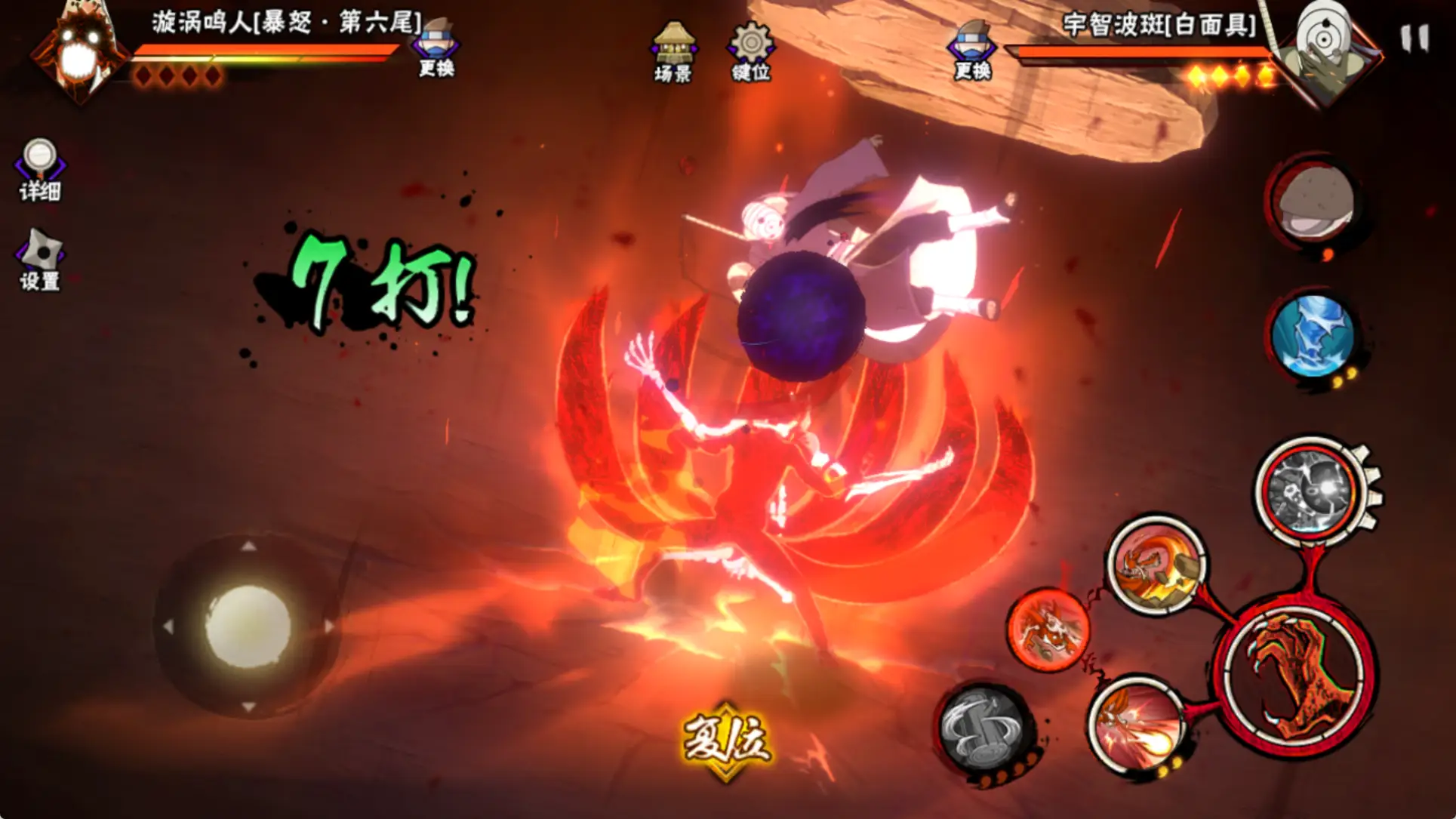Use the grey substitution log skill
The height and width of the screenshot is (819, 1456).
(x=983, y=728)
